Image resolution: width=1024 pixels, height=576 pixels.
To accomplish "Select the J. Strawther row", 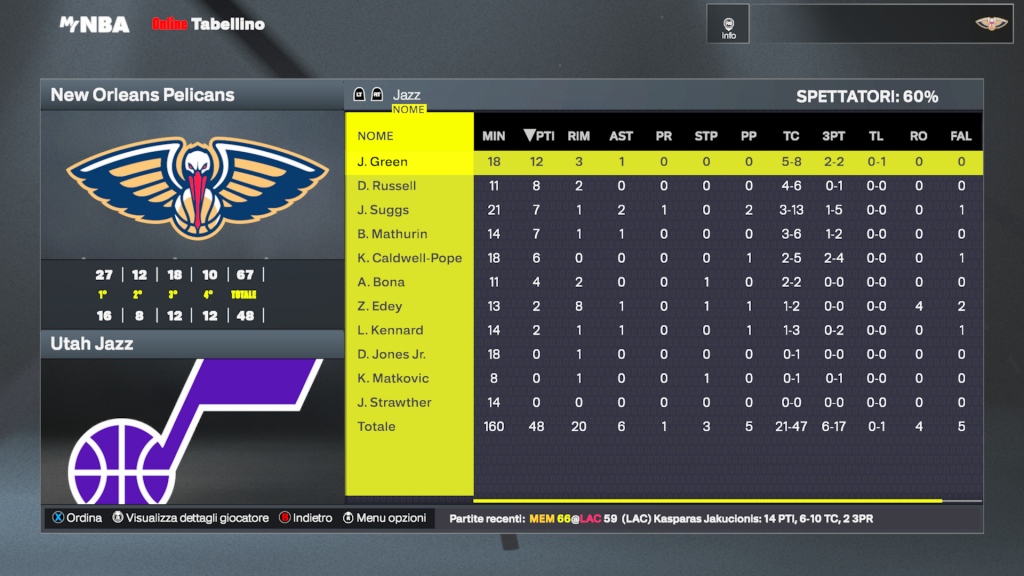I will click(394, 402).
